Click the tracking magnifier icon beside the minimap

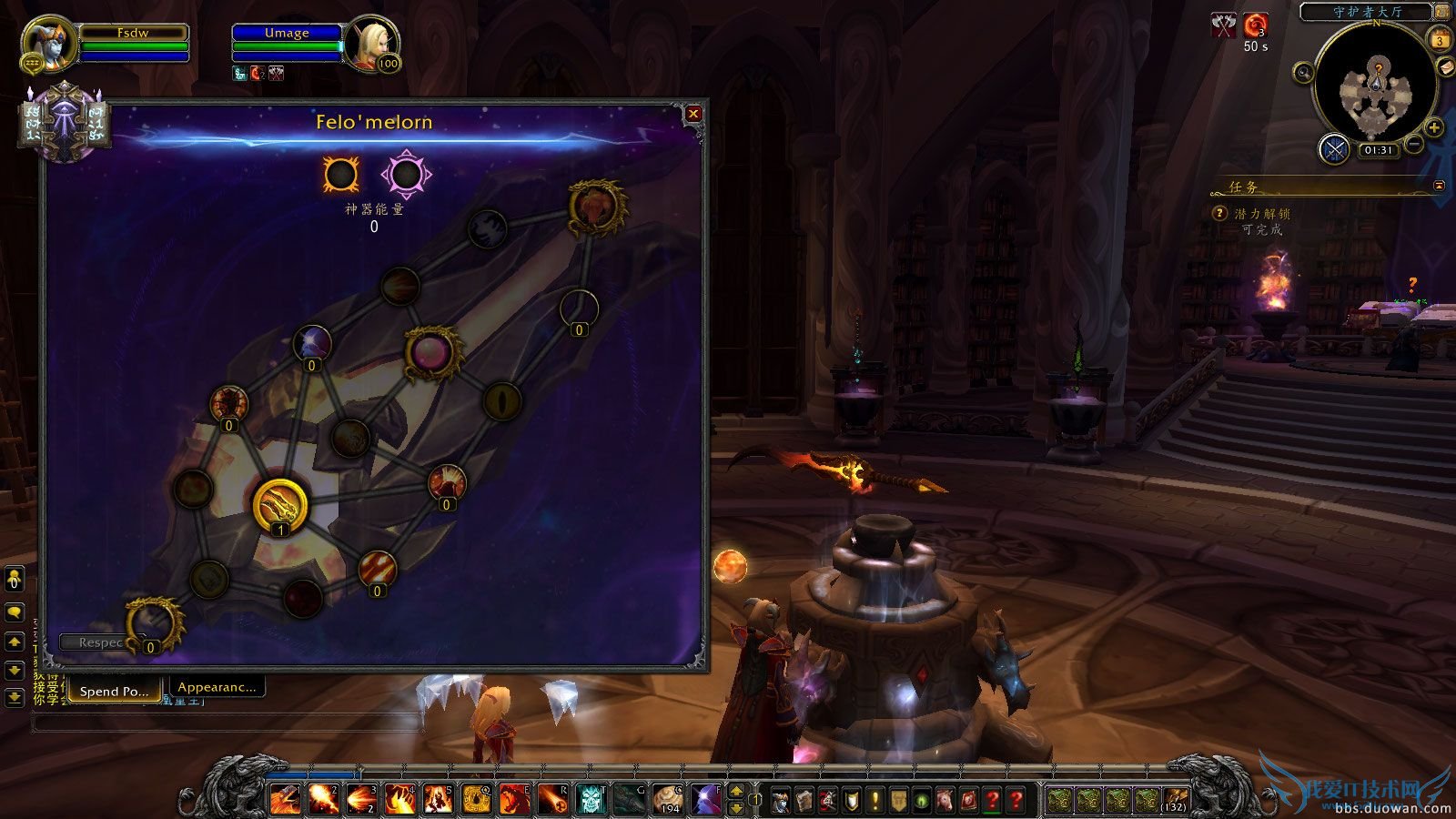pyautogui.click(x=1303, y=71)
